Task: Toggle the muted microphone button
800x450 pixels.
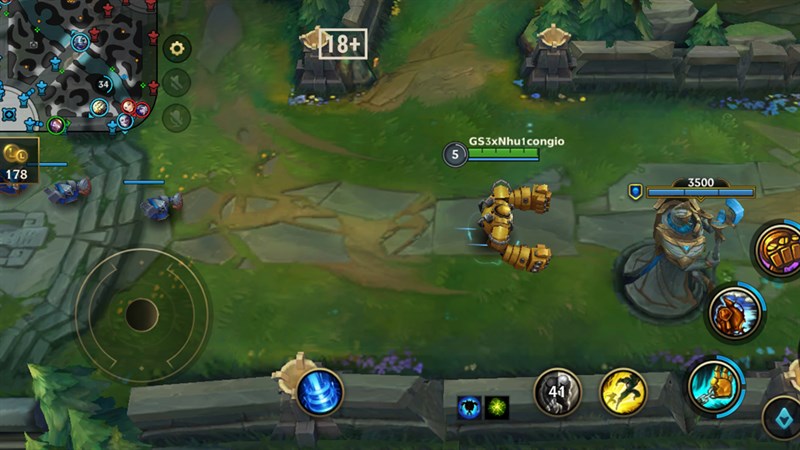Action: (x=177, y=117)
